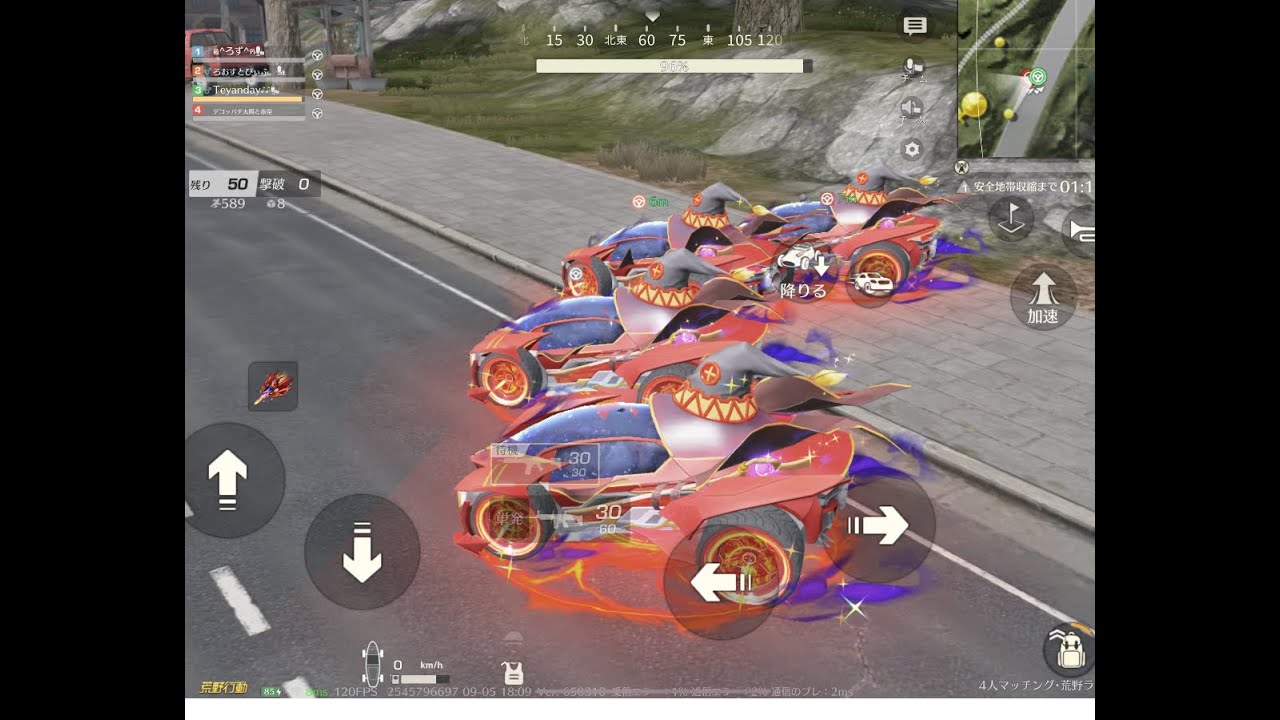This screenshot has width=1280, height=720.
Task: Tap the forward accelerate arrow button
Action: pos(228,479)
